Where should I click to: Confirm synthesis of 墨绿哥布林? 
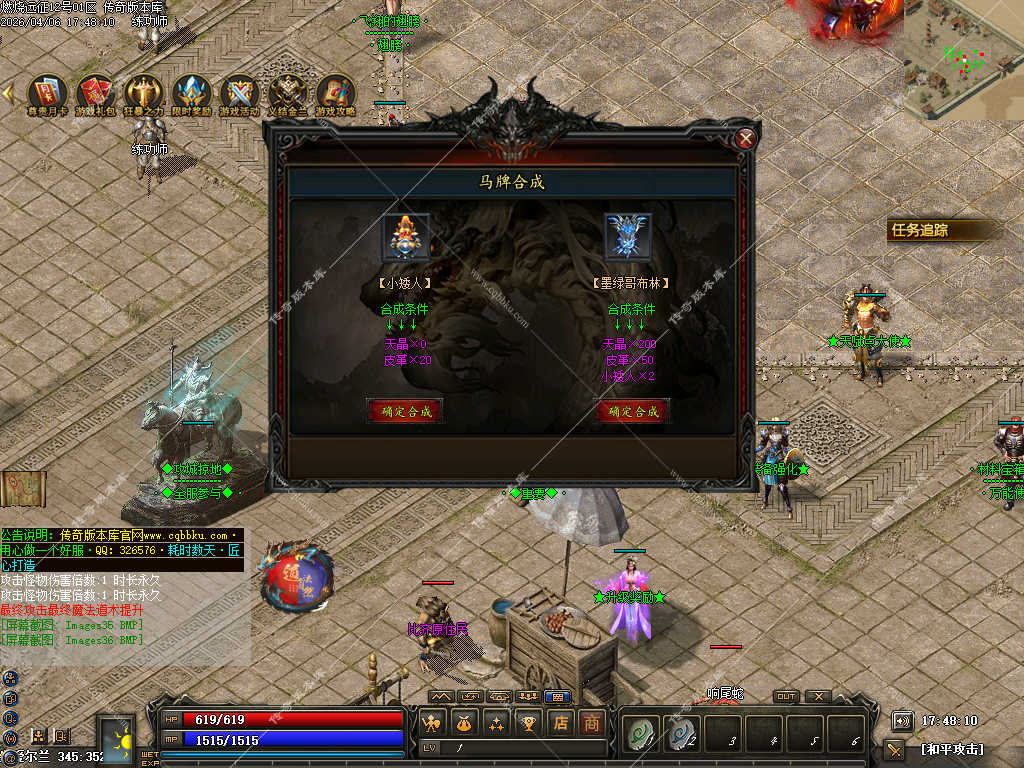click(x=632, y=410)
